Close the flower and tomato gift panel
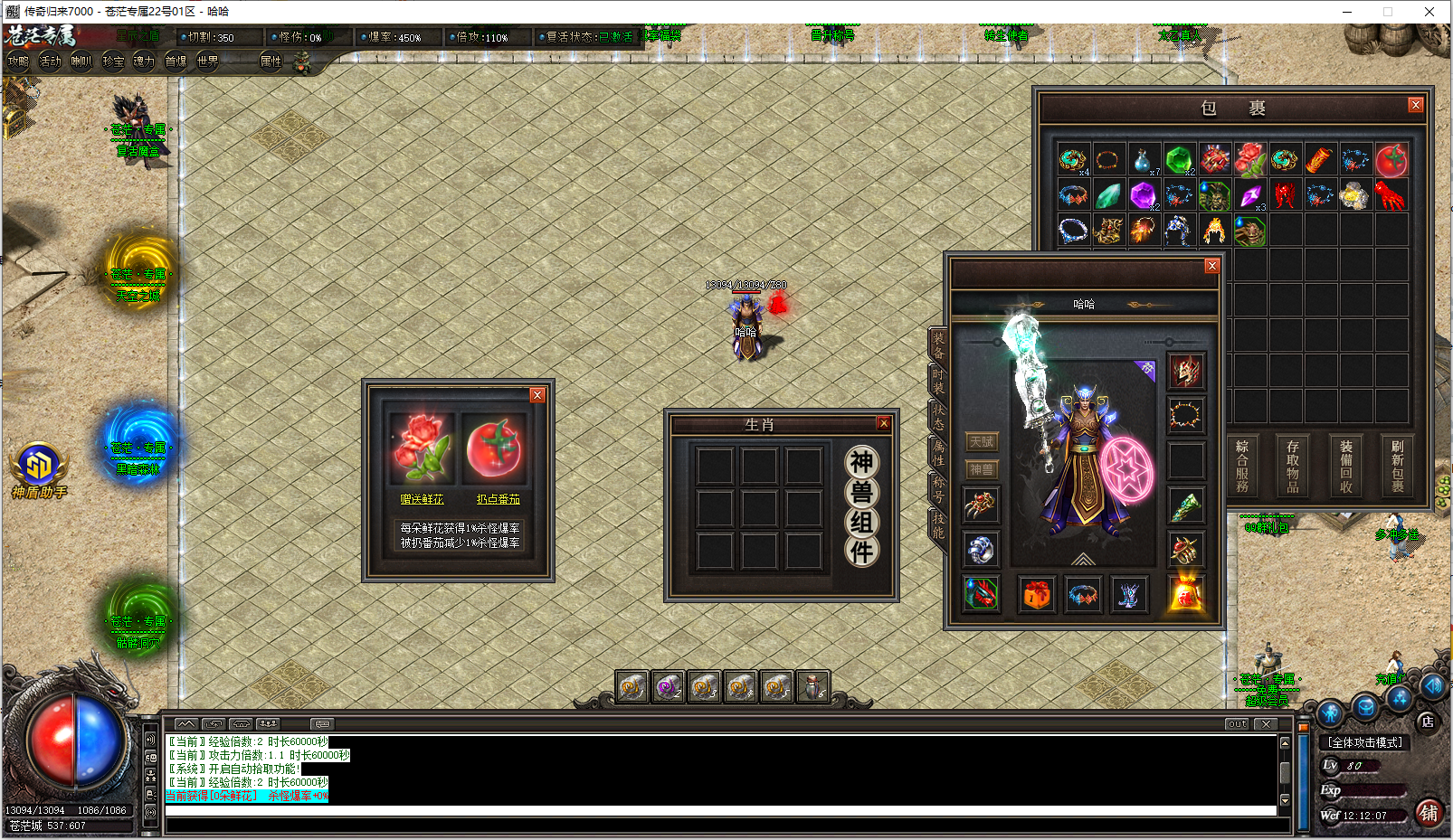The width and height of the screenshot is (1453, 840). tap(537, 395)
